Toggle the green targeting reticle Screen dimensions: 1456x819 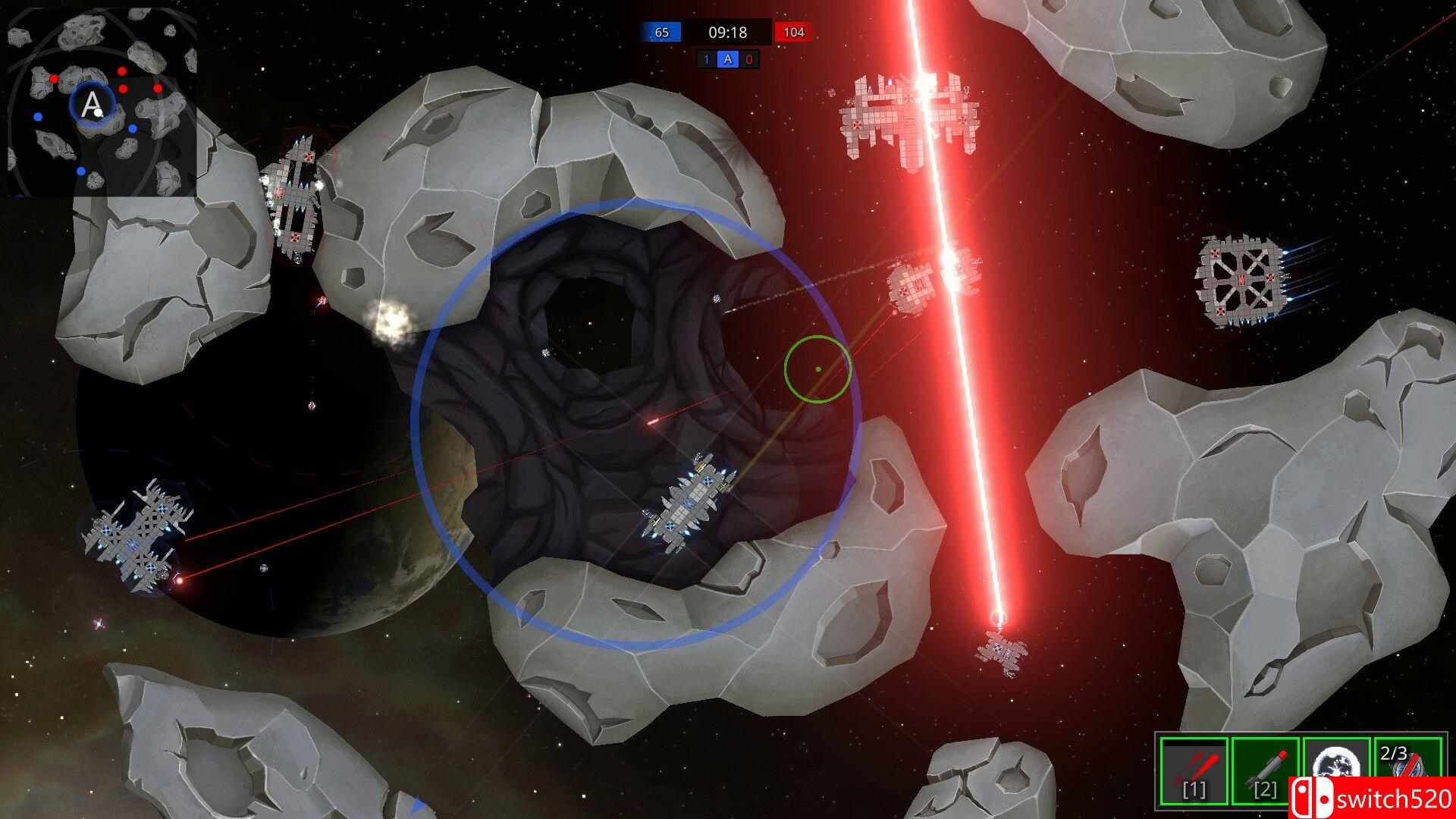click(x=817, y=369)
